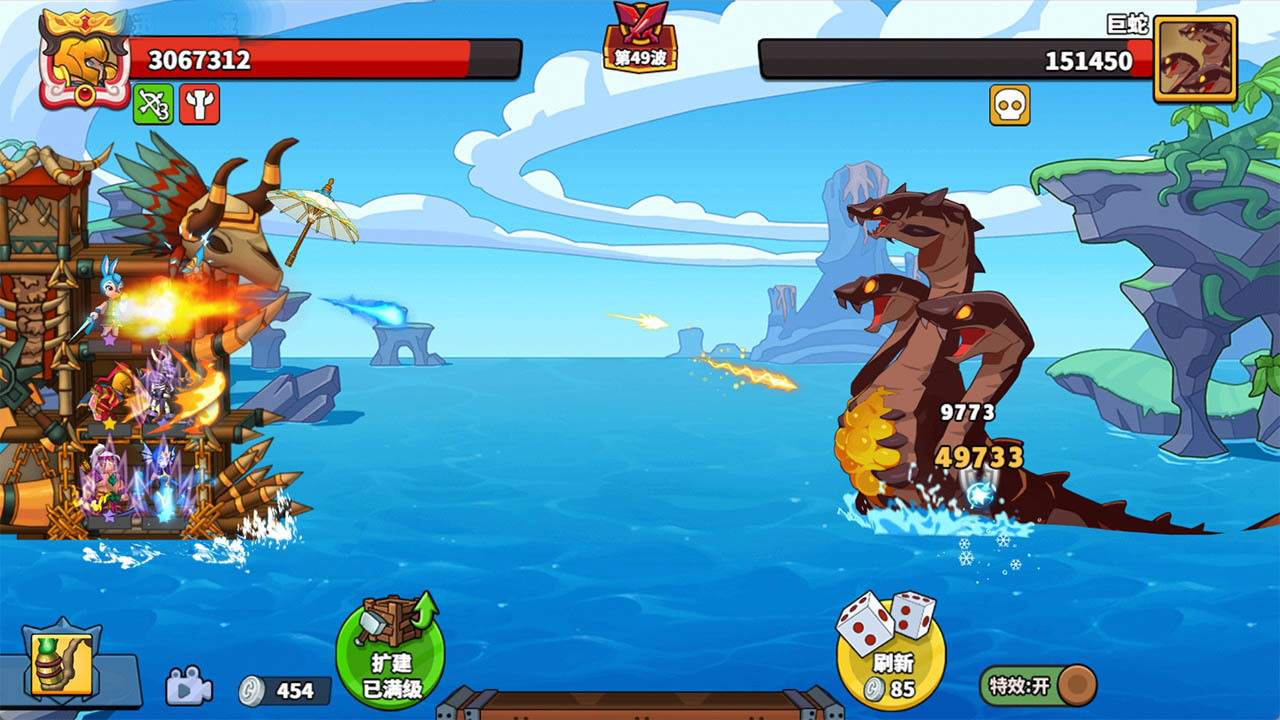The image size is (1280, 720).
Task: Open the potion bag item slot
Action: [x=62, y=664]
